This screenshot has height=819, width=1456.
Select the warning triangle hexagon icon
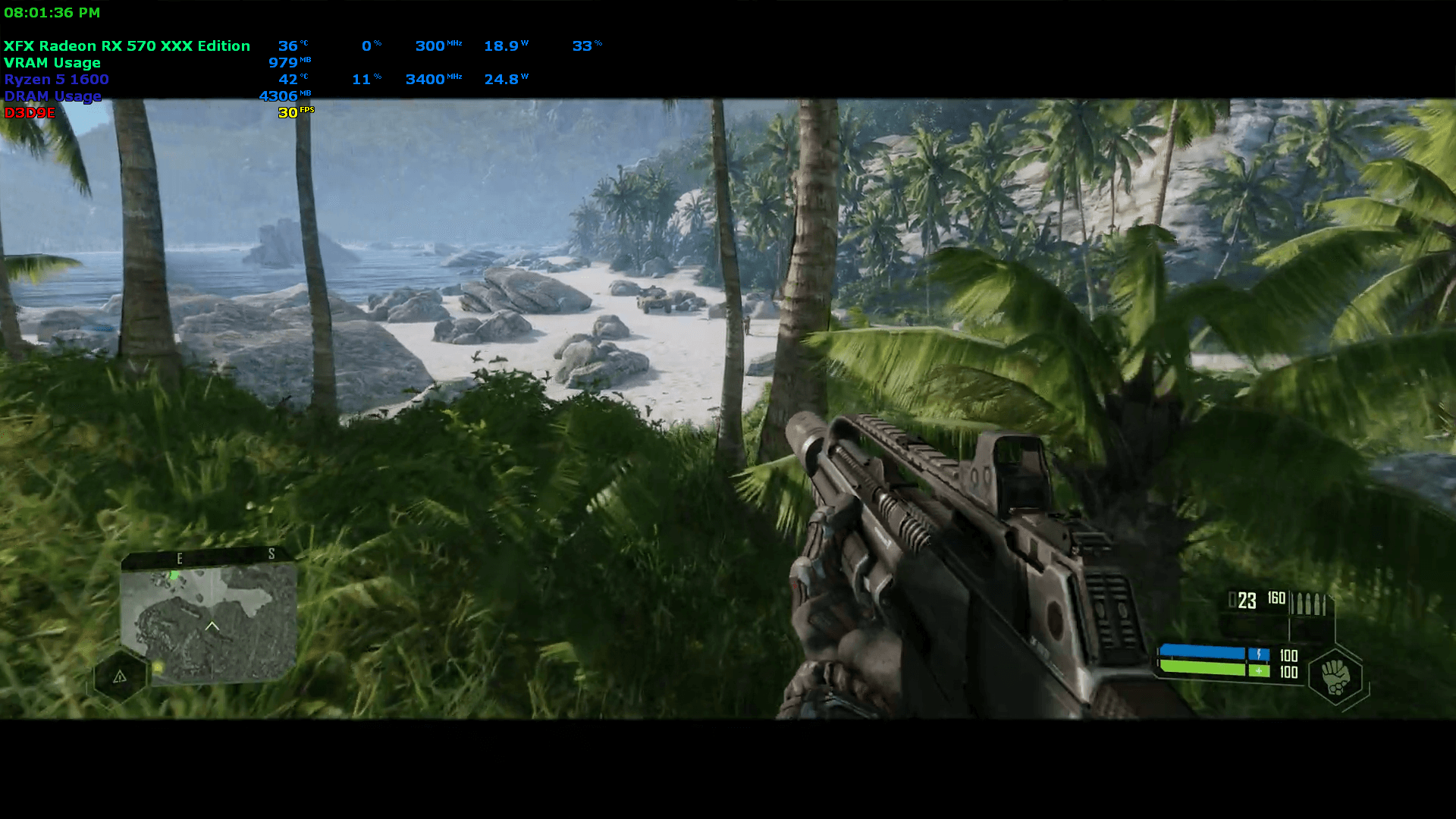coord(120,676)
